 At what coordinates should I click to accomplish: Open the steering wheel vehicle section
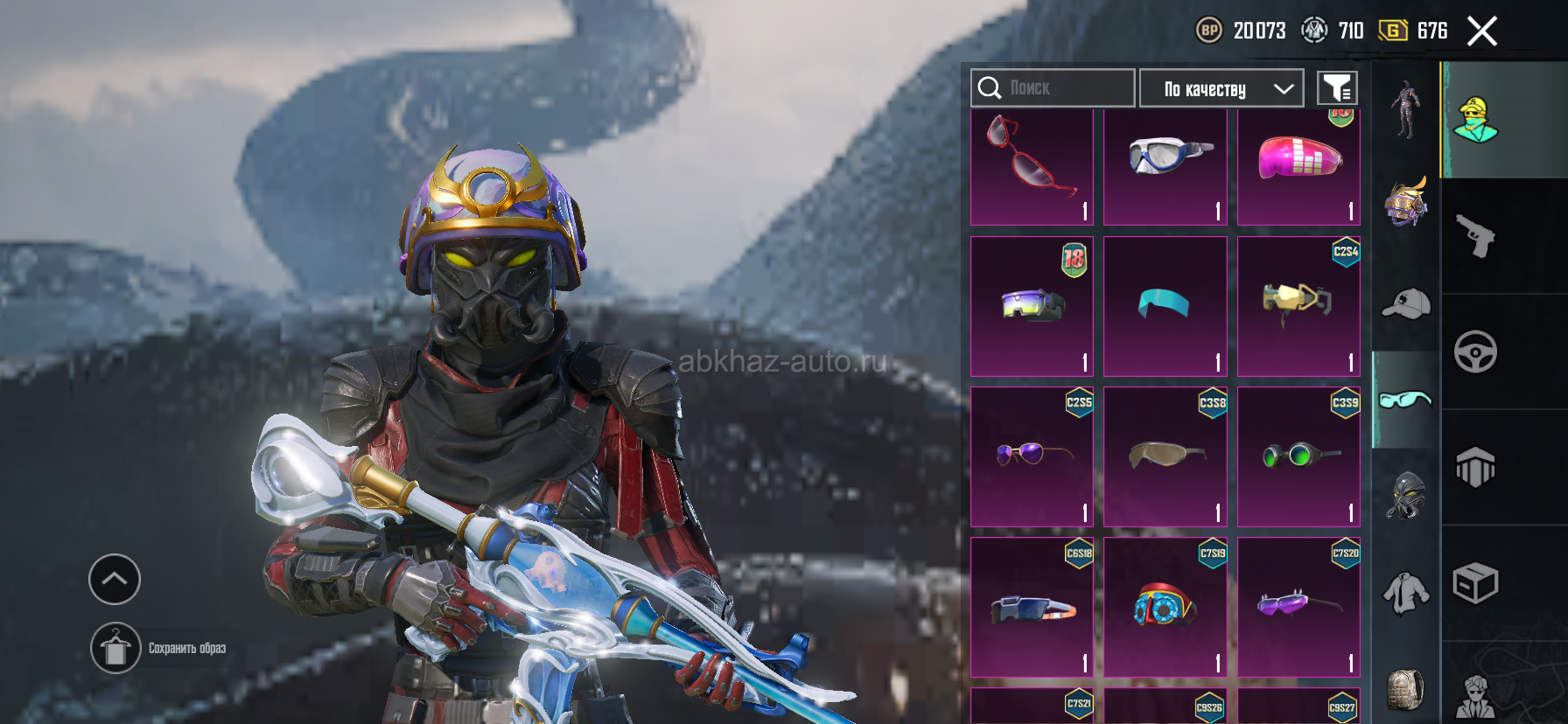[x=1475, y=352]
